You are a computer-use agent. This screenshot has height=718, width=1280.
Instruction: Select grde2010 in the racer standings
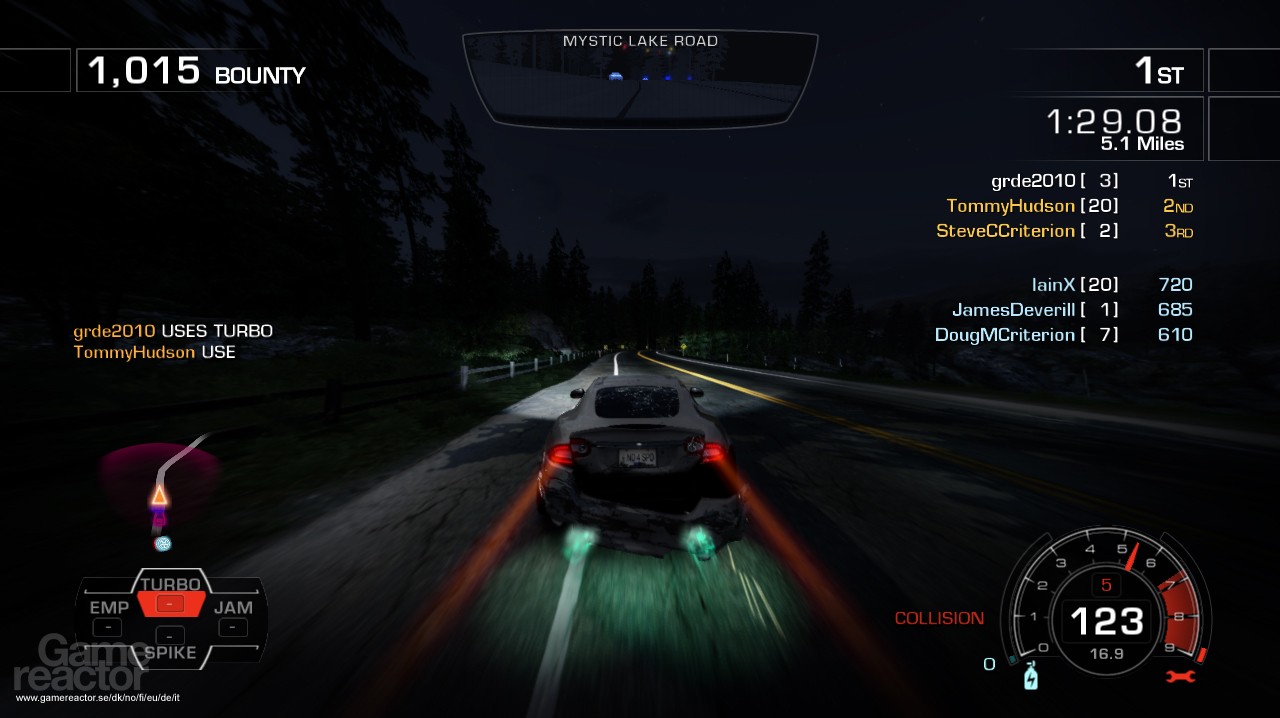1035,181
